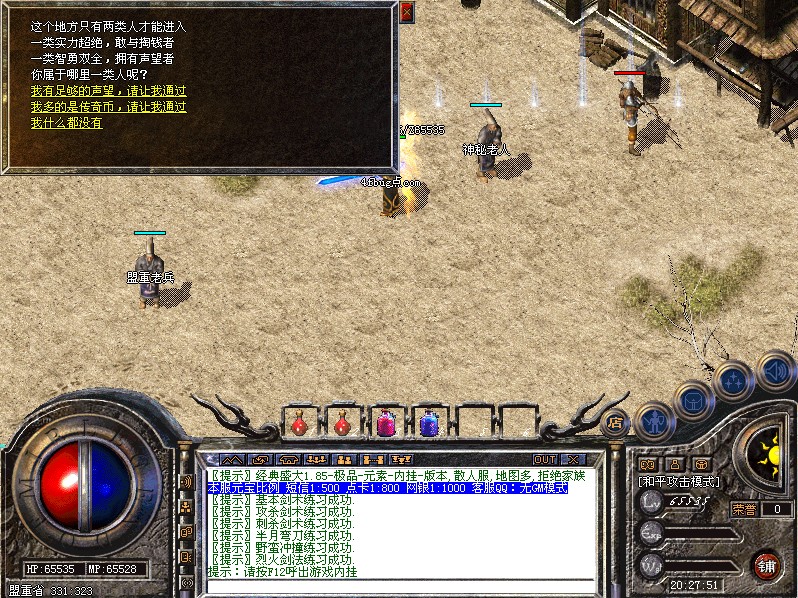This screenshot has width=798, height=598.
Task: Show the skills panel with sparkle icon
Action: click(x=733, y=381)
